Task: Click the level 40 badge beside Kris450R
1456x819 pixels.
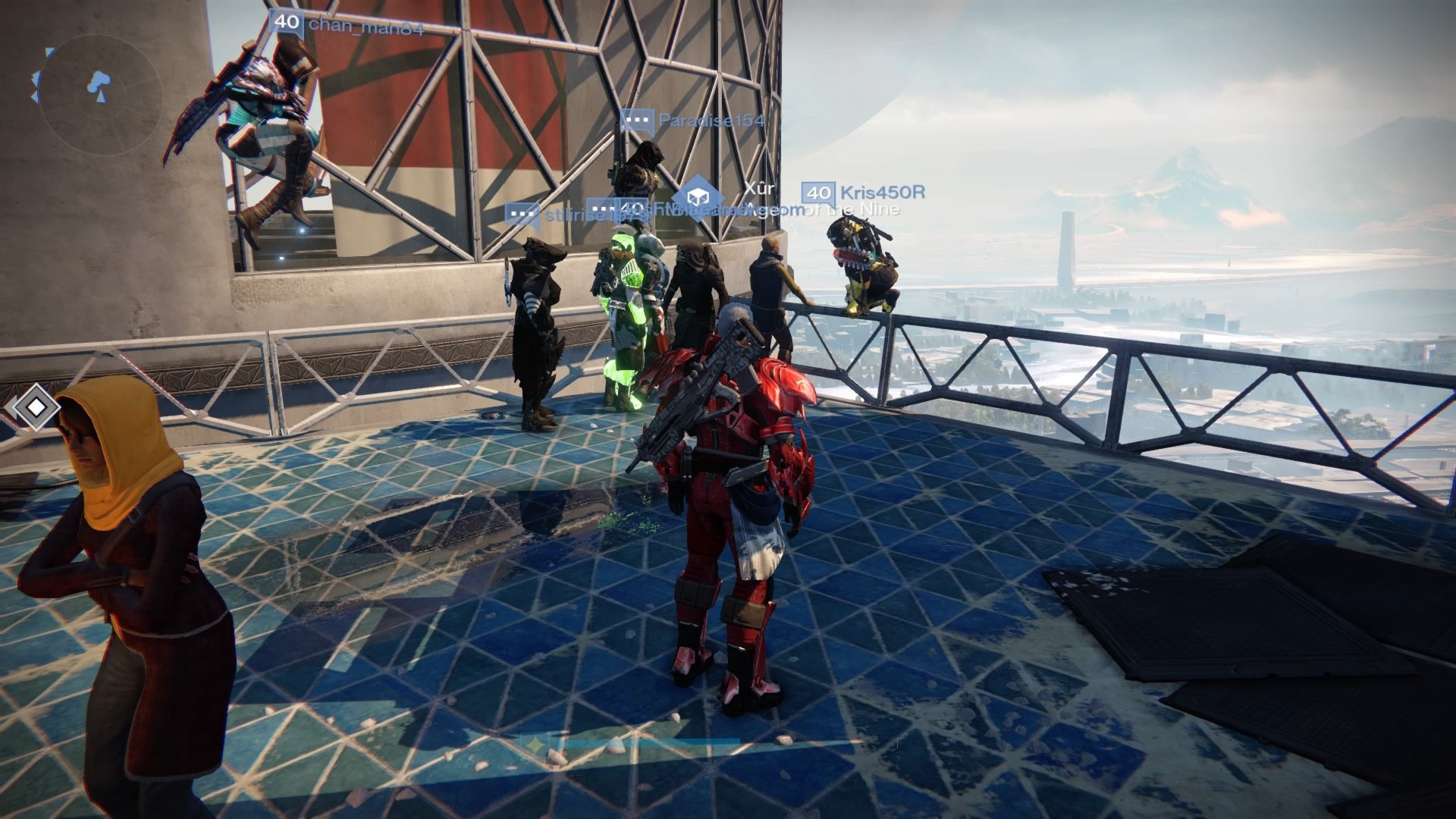Action: point(817,193)
